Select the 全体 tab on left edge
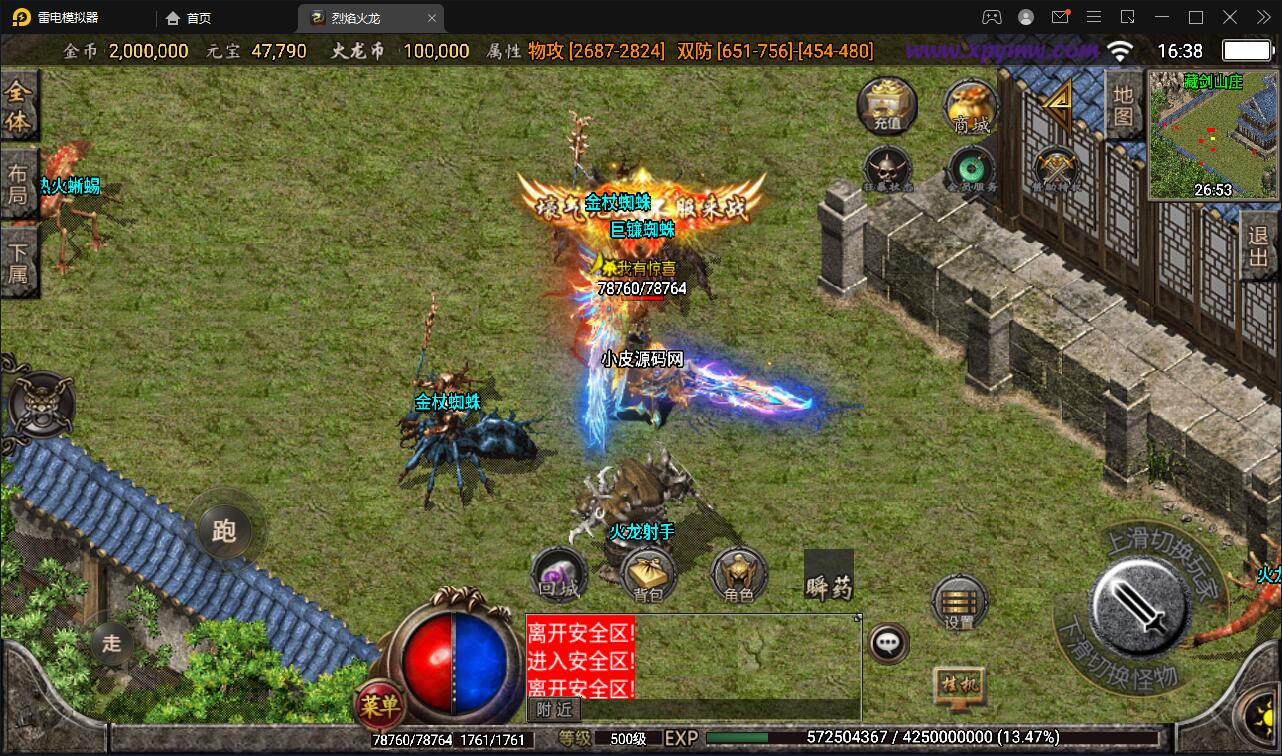The image size is (1282, 756). [19, 106]
